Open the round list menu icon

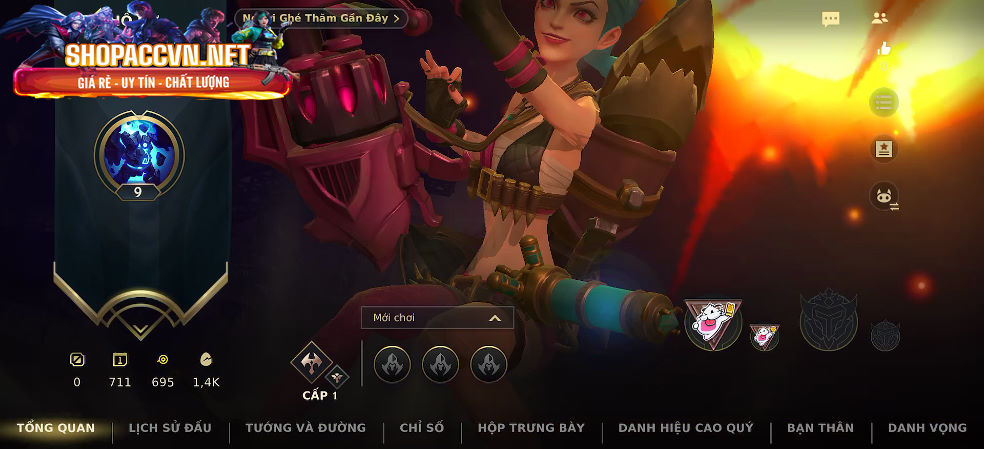click(883, 102)
